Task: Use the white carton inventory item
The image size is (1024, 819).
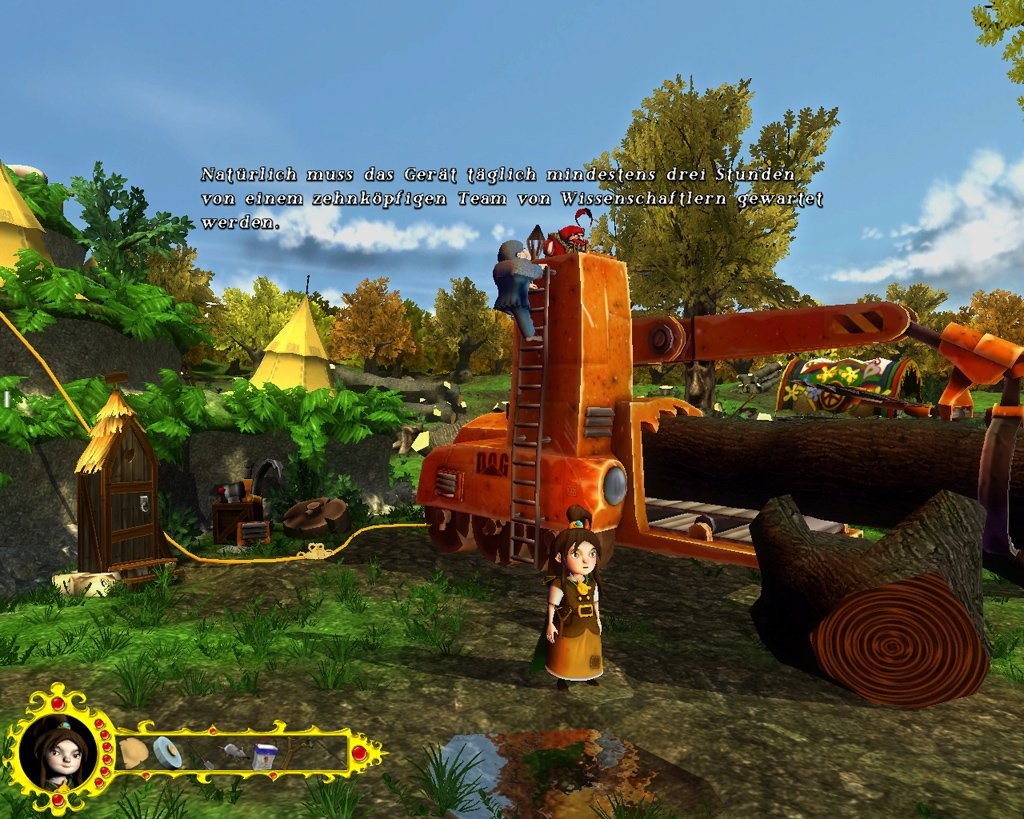Action: click(x=264, y=756)
